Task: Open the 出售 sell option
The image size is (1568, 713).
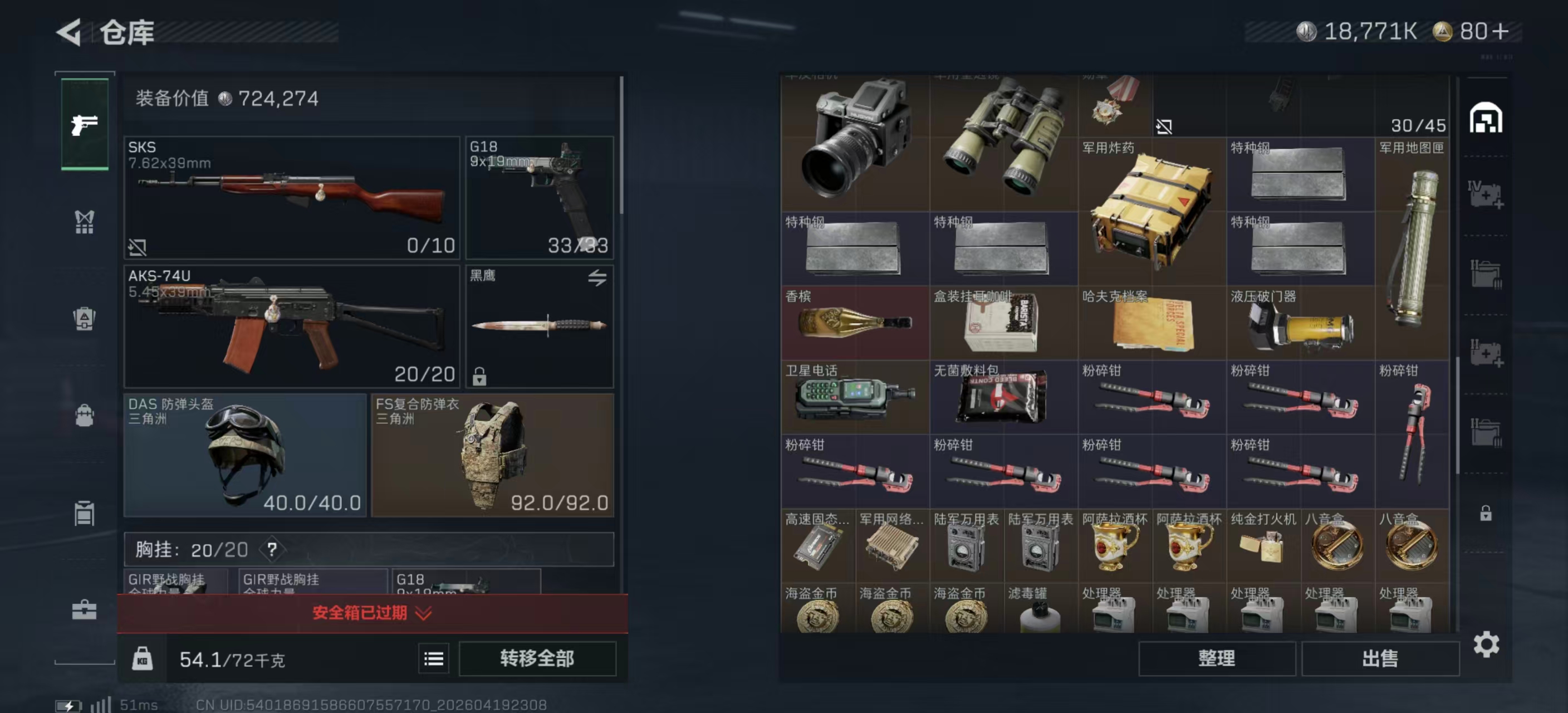Action: 1379,658
